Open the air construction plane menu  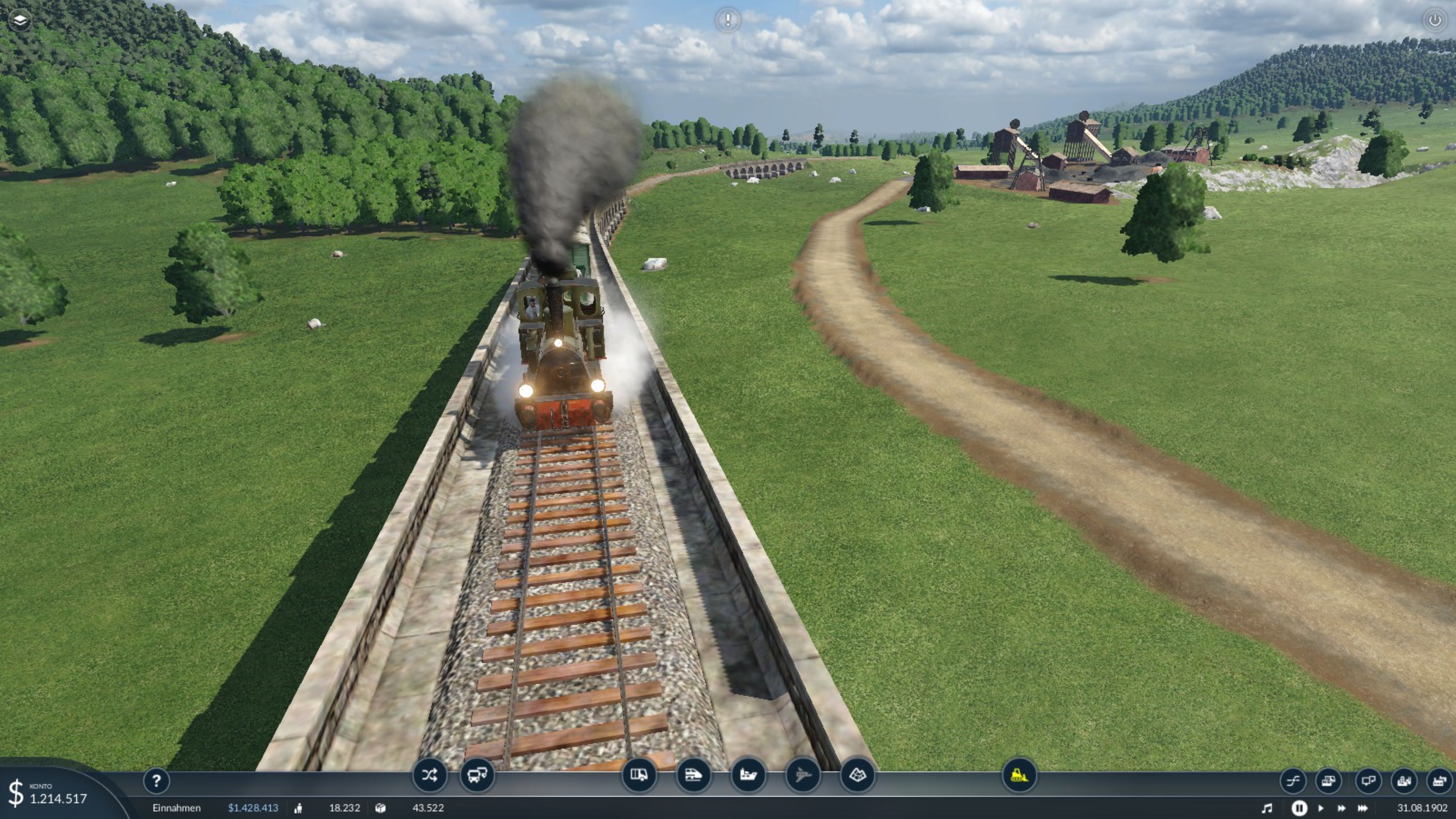pyautogui.click(x=803, y=775)
